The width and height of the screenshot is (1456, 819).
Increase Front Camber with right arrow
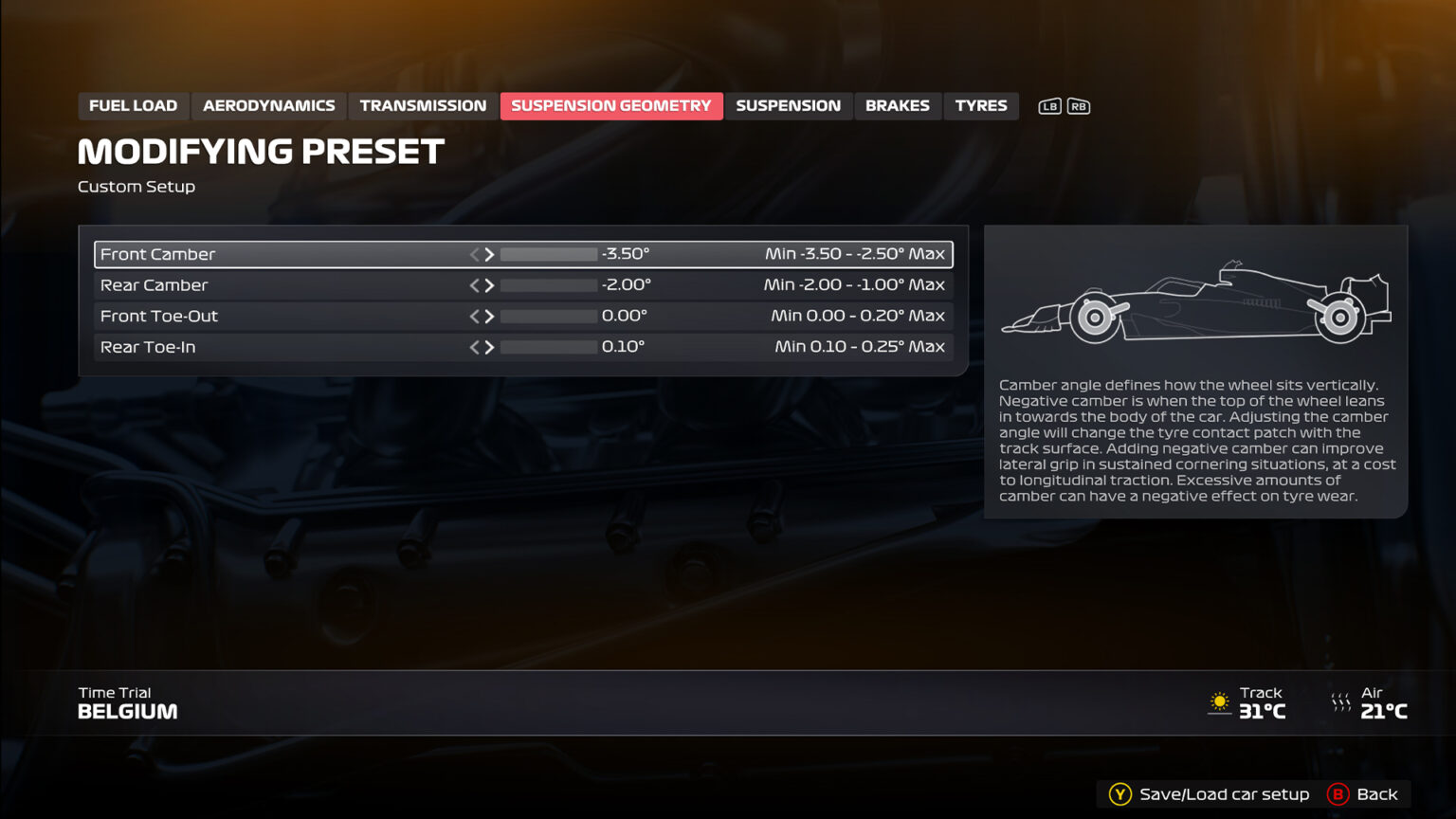tap(489, 254)
